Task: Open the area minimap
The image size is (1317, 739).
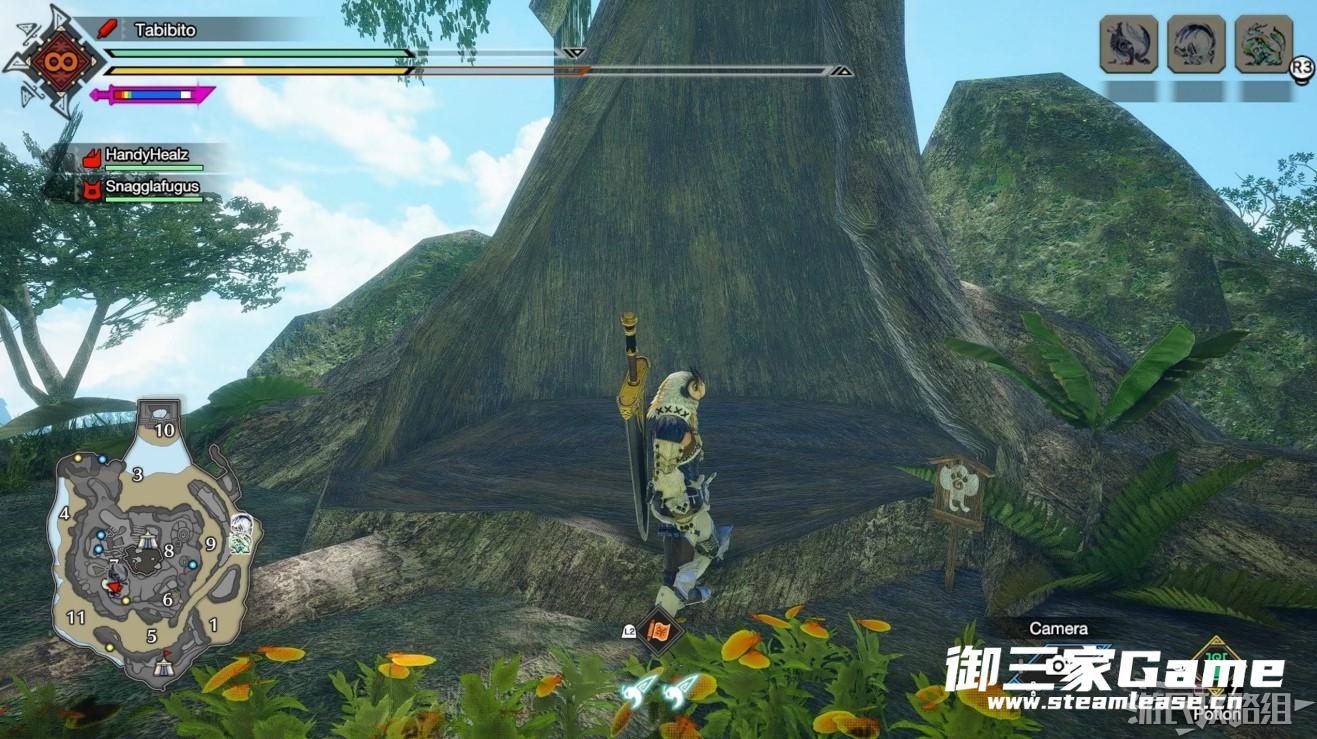Action: pos(150,545)
